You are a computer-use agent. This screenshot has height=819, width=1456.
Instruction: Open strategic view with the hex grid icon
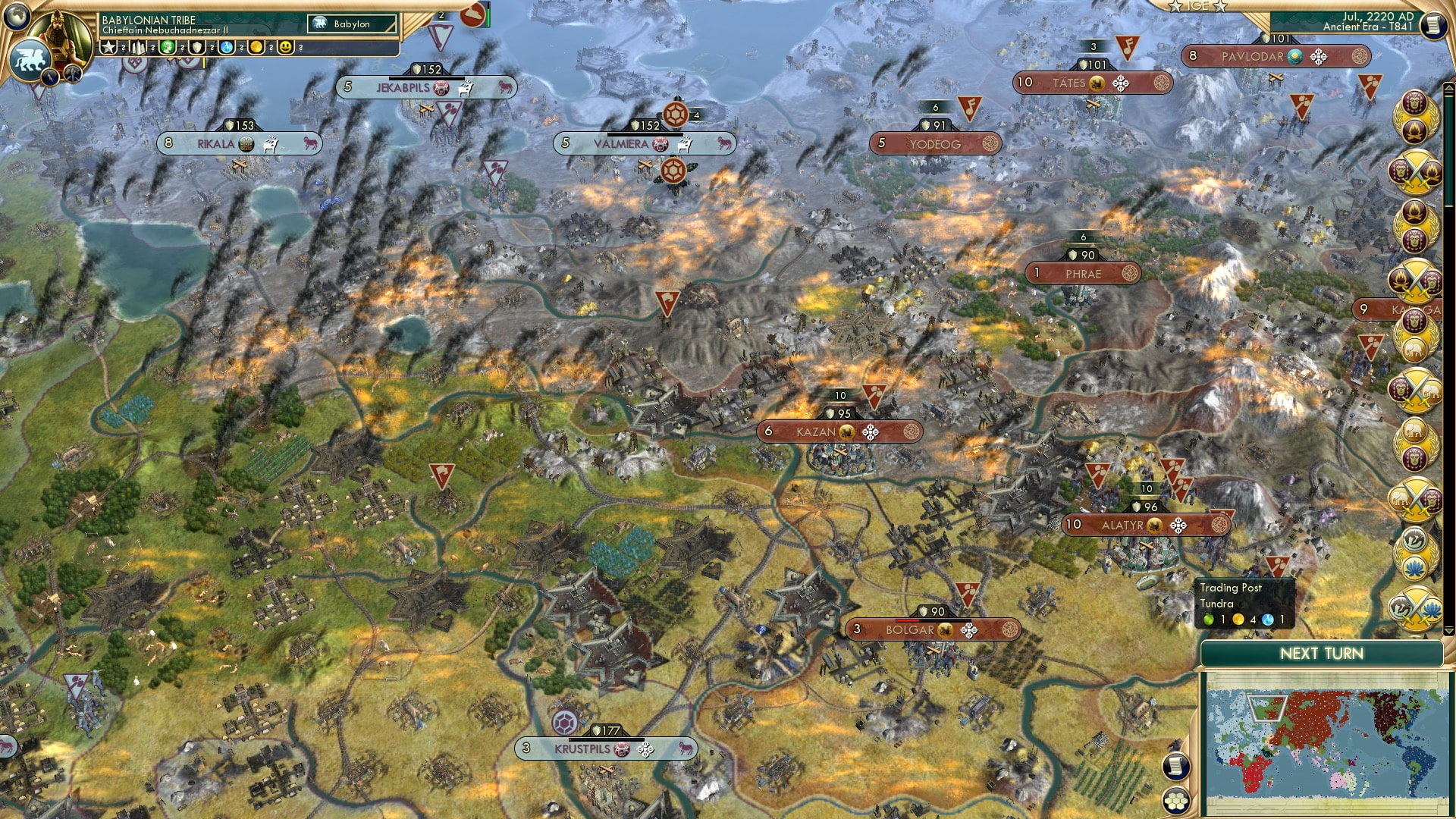1176,801
